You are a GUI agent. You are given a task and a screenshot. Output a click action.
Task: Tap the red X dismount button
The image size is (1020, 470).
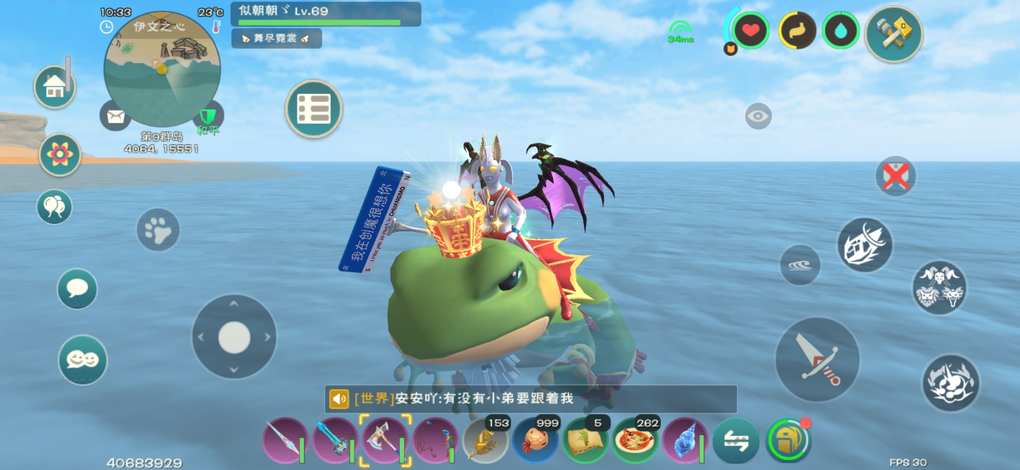895,177
